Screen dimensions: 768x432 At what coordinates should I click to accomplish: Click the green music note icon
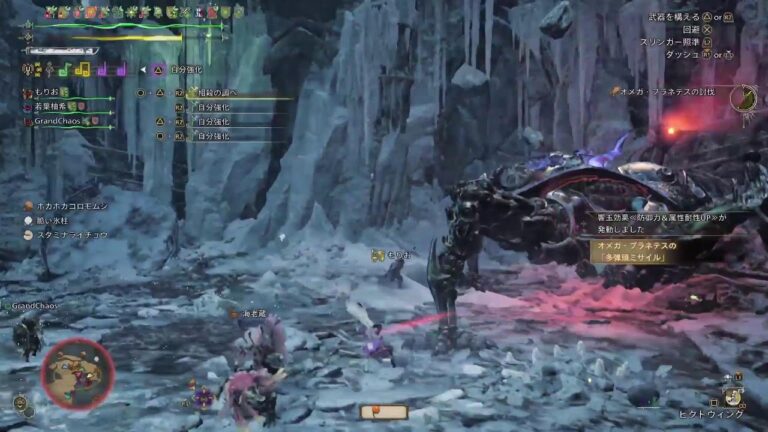pos(65,69)
